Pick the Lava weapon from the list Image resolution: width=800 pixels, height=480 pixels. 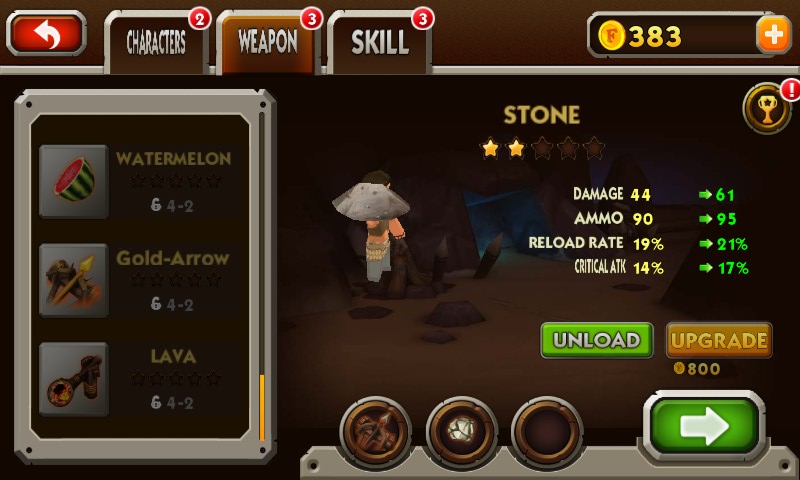(x=140, y=378)
